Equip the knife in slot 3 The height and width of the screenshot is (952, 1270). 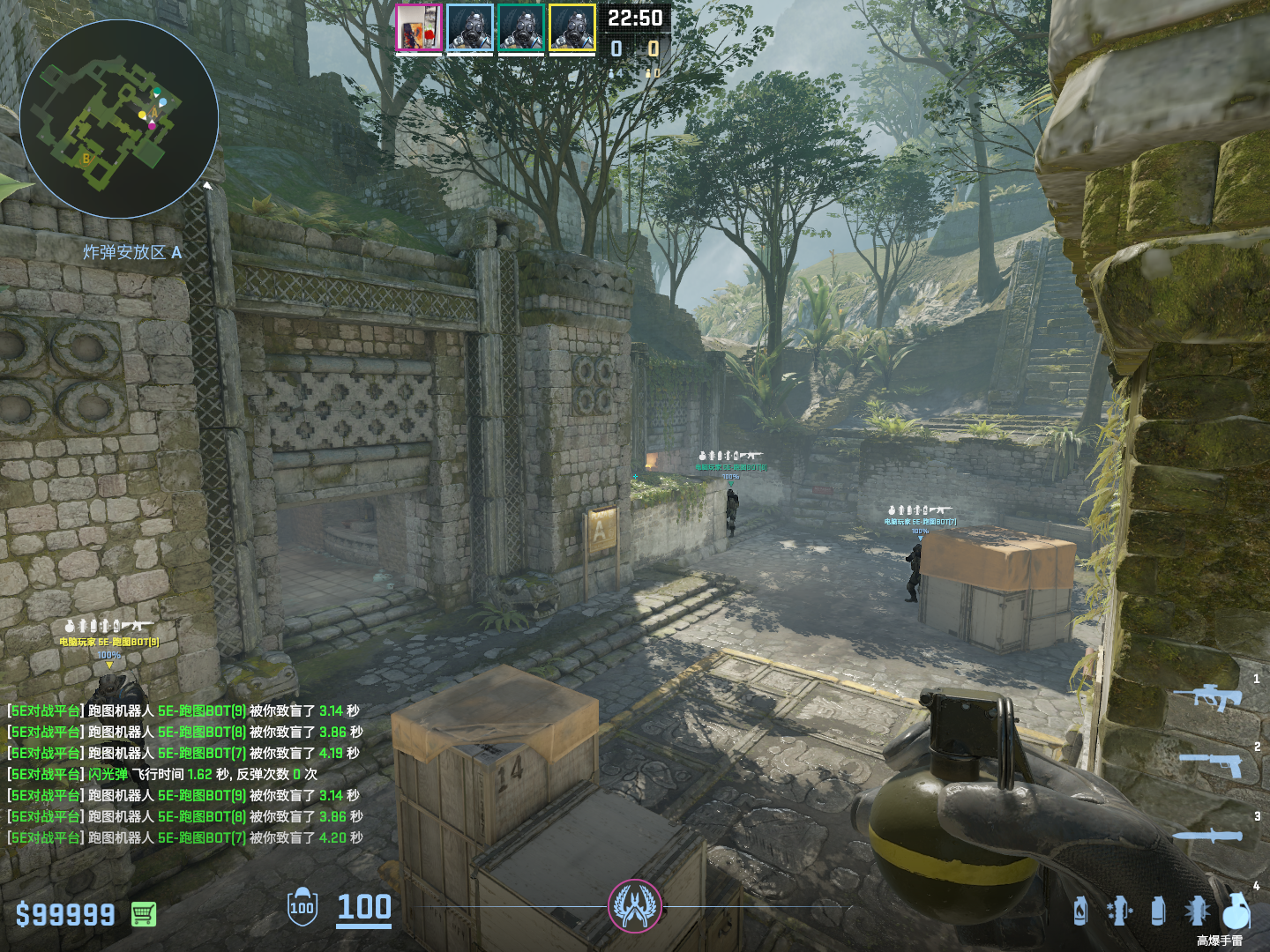pos(1209,835)
